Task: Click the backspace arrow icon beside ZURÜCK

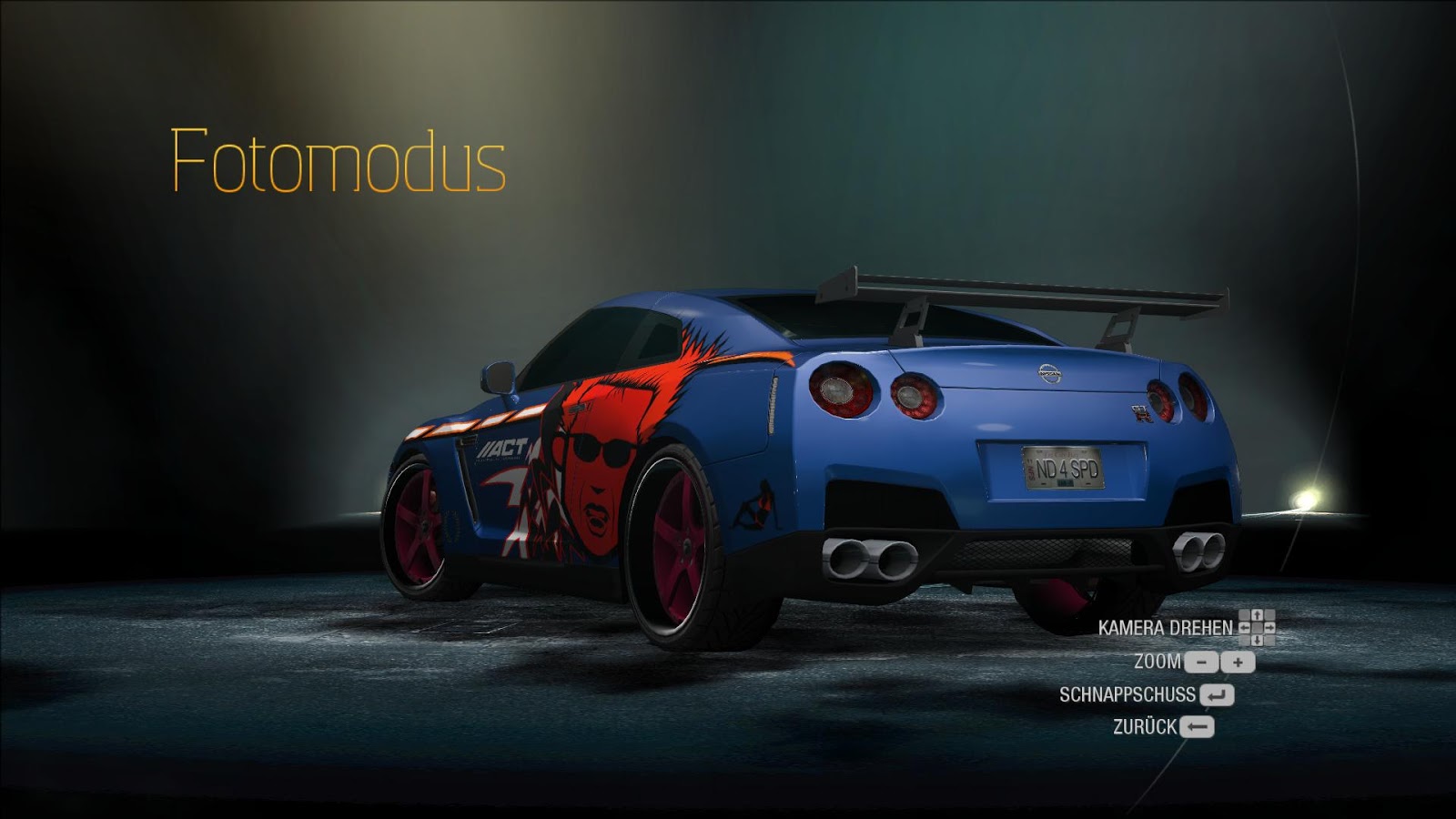Action: [x=1196, y=727]
